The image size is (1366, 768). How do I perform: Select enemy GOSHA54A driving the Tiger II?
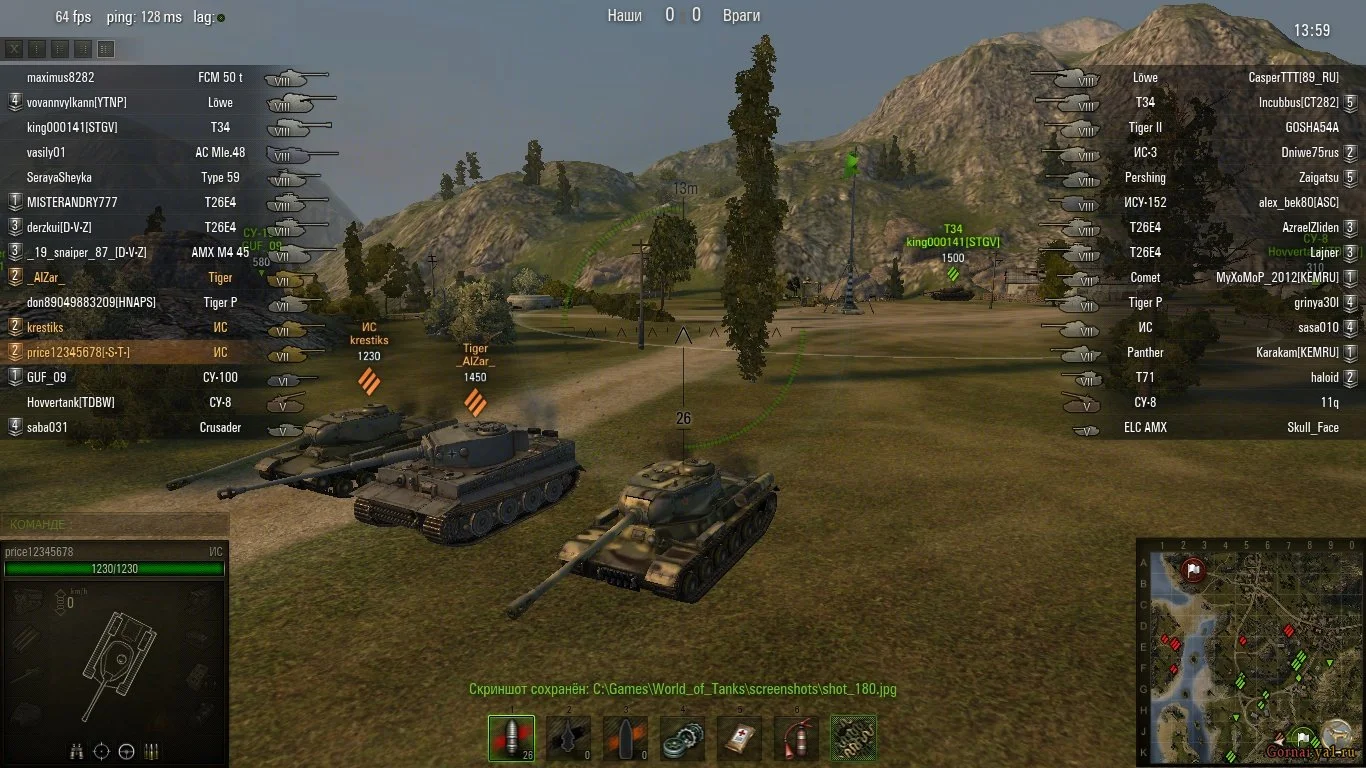(x=1311, y=127)
